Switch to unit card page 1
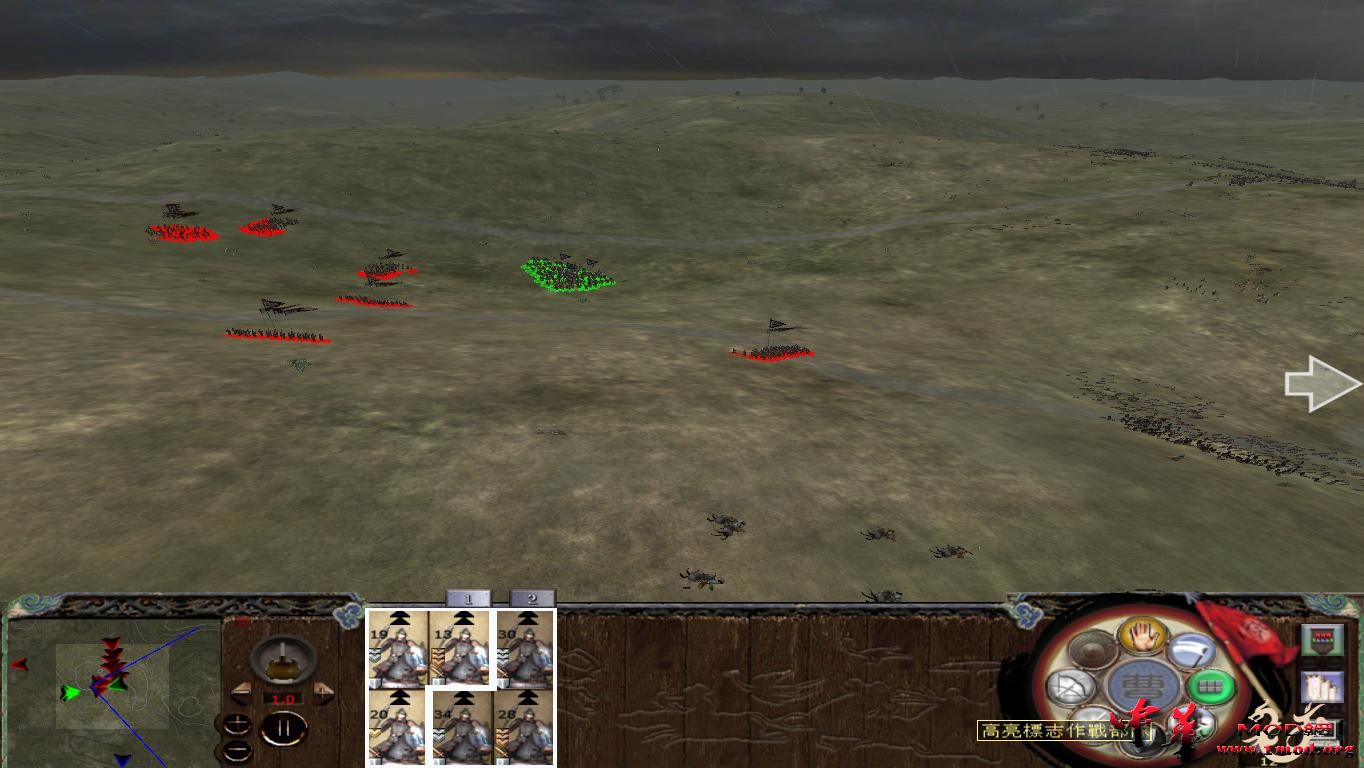 468,599
